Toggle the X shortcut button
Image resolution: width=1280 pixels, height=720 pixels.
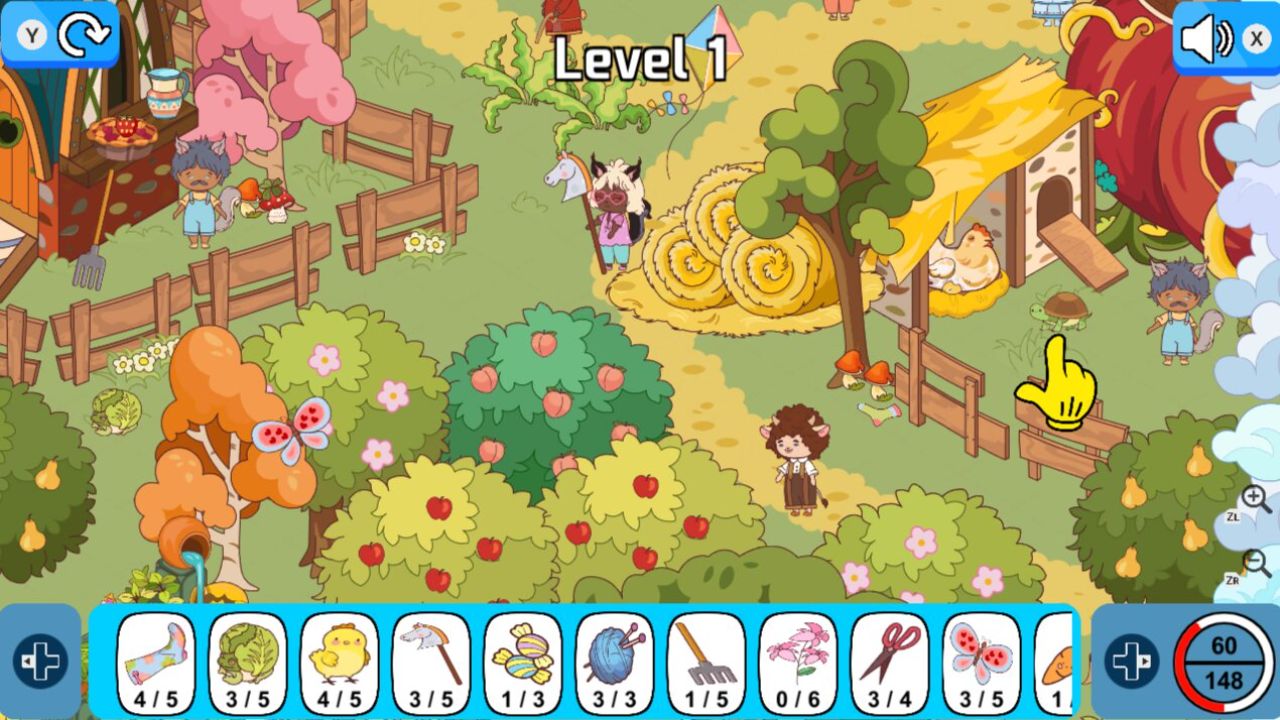click(x=1256, y=40)
